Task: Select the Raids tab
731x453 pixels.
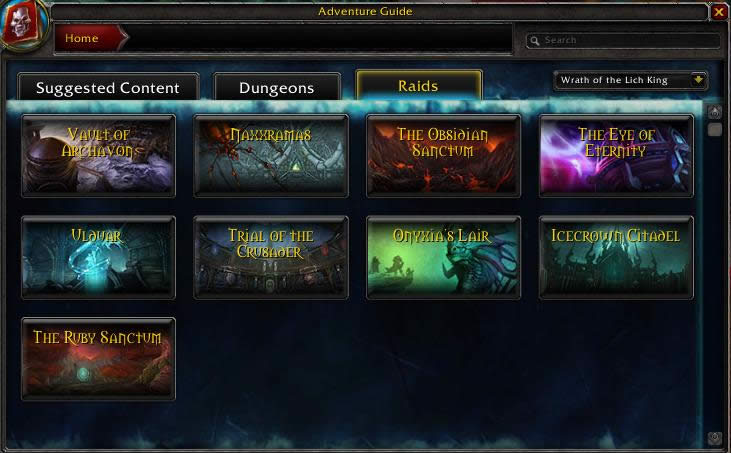Action: point(418,86)
